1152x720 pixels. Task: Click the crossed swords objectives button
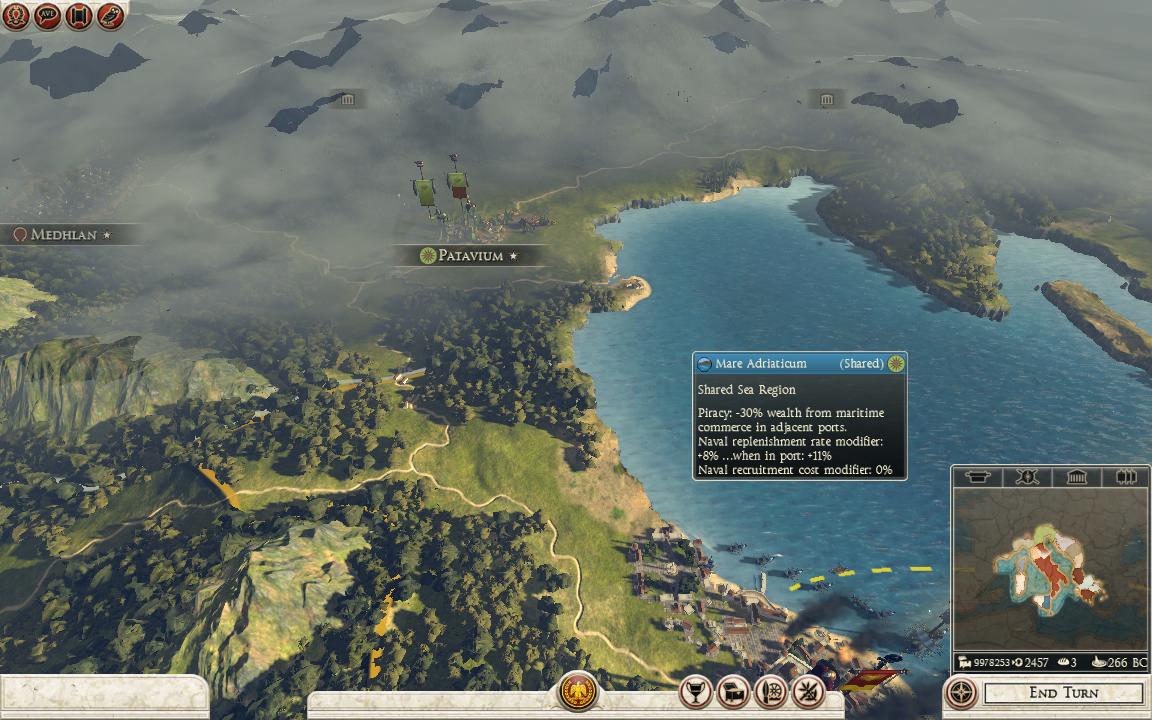point(807,691)
